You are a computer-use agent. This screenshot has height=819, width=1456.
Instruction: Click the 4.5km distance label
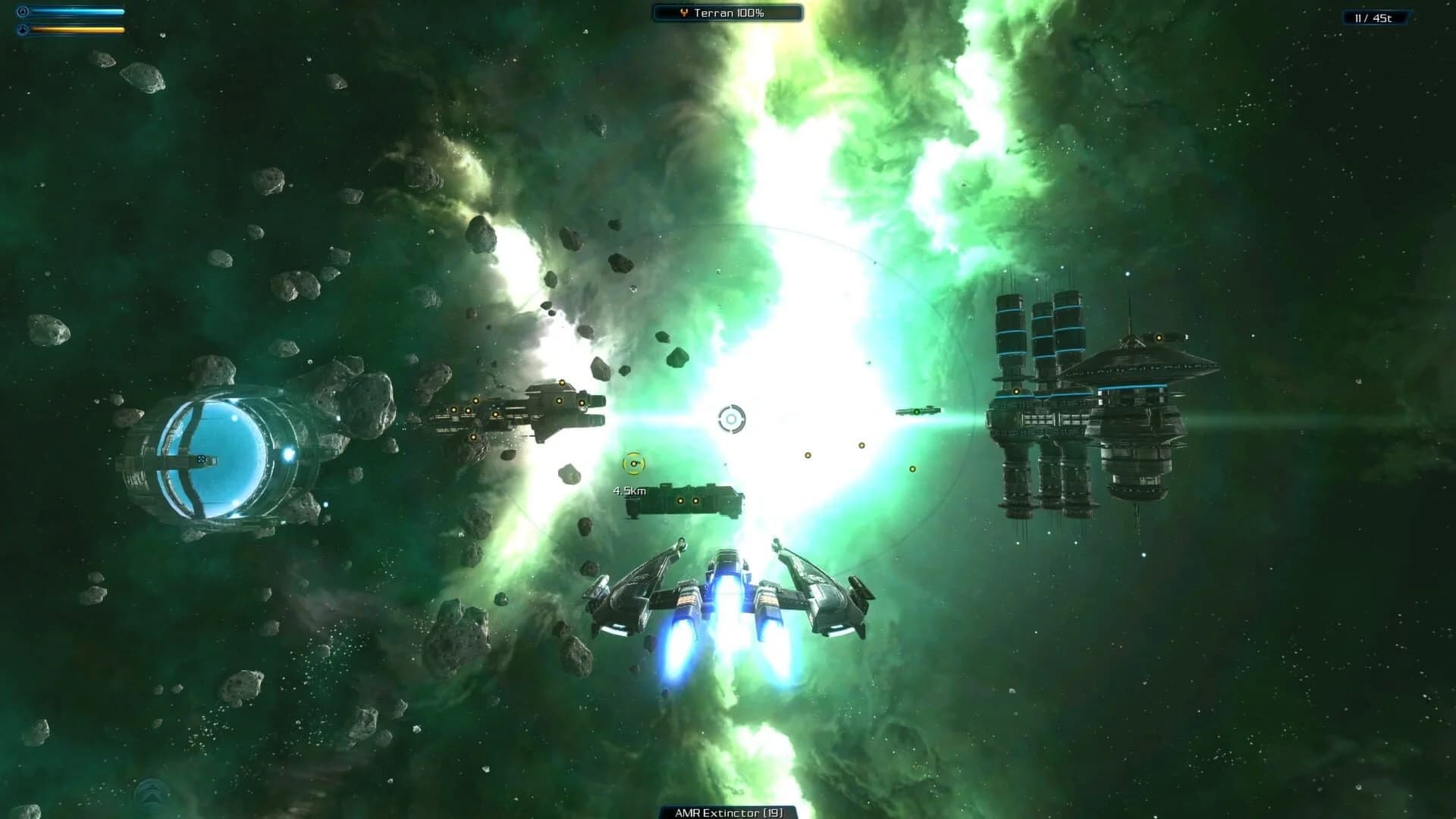click(x=627, y=491)
